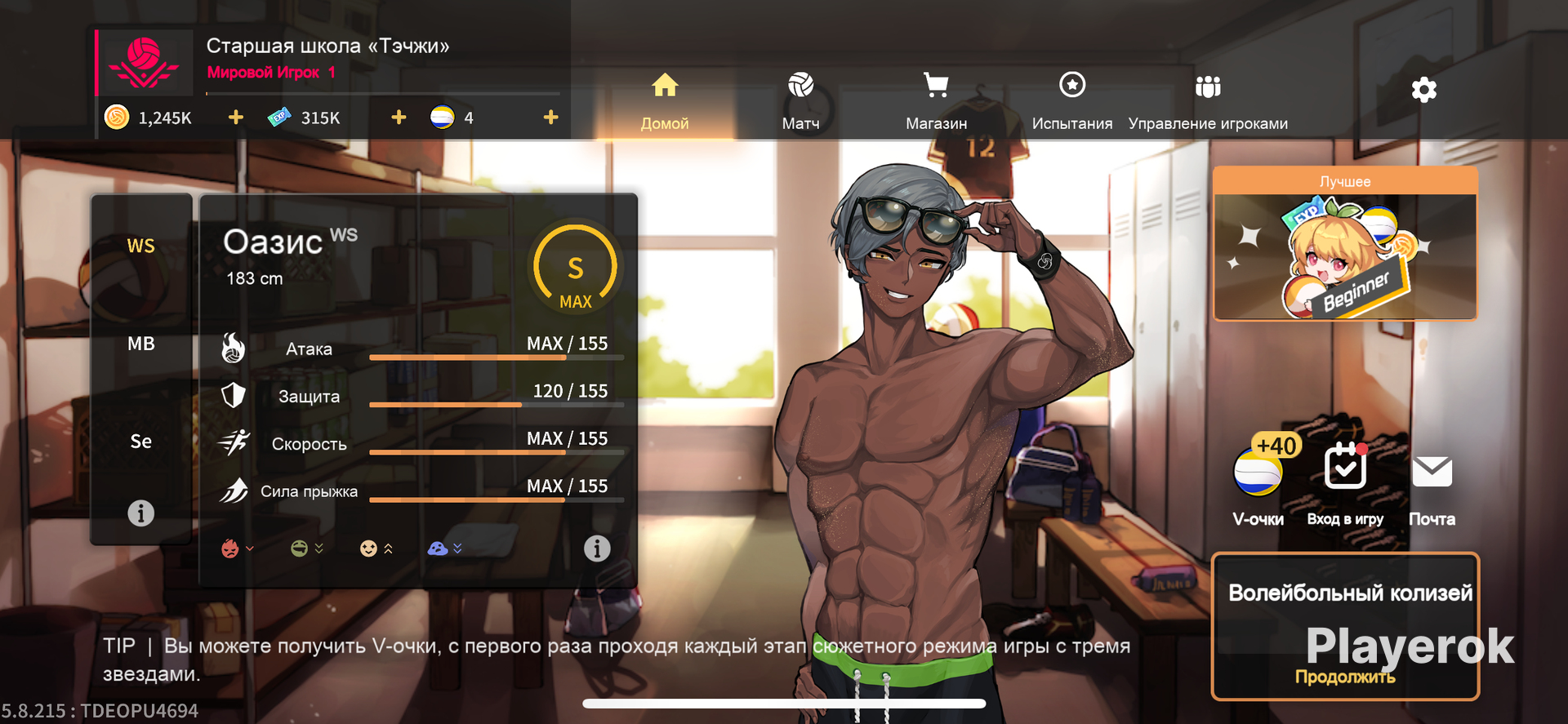Select the MB position tab
The height and width of the screenshot is (724, 1568).
[140, 344]
